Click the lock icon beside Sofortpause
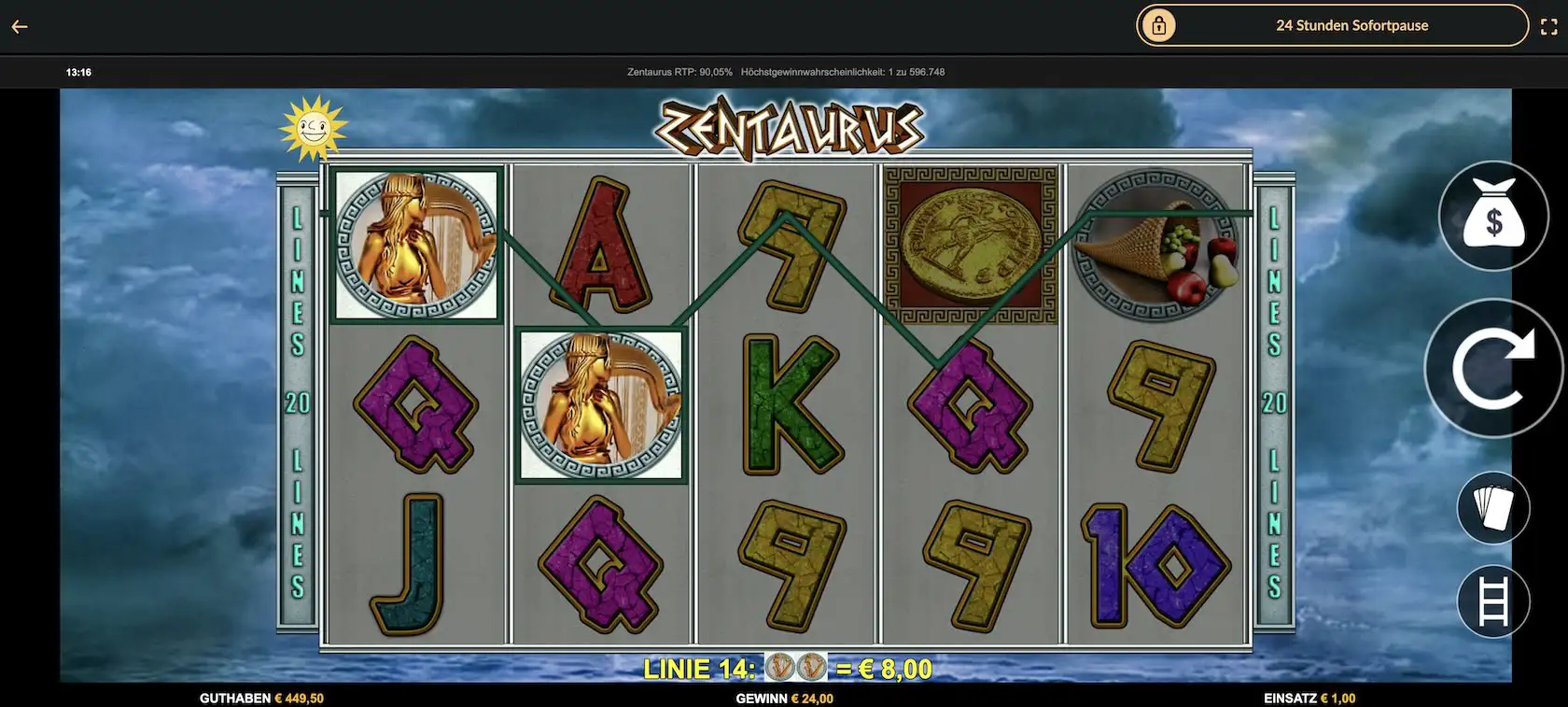Image resolution: width=1568 pixels, height=707 pixels. [x=1160, y=25]
